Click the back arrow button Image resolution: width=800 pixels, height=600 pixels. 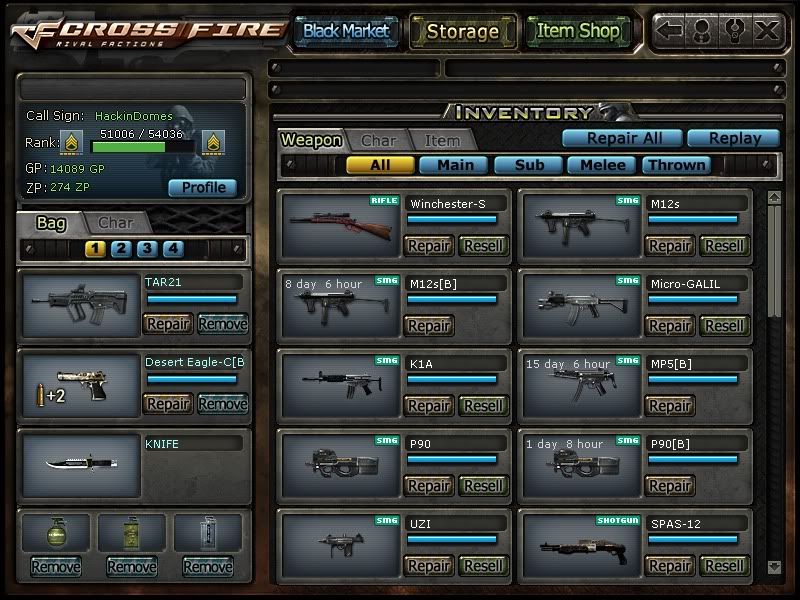pos(670,30)
